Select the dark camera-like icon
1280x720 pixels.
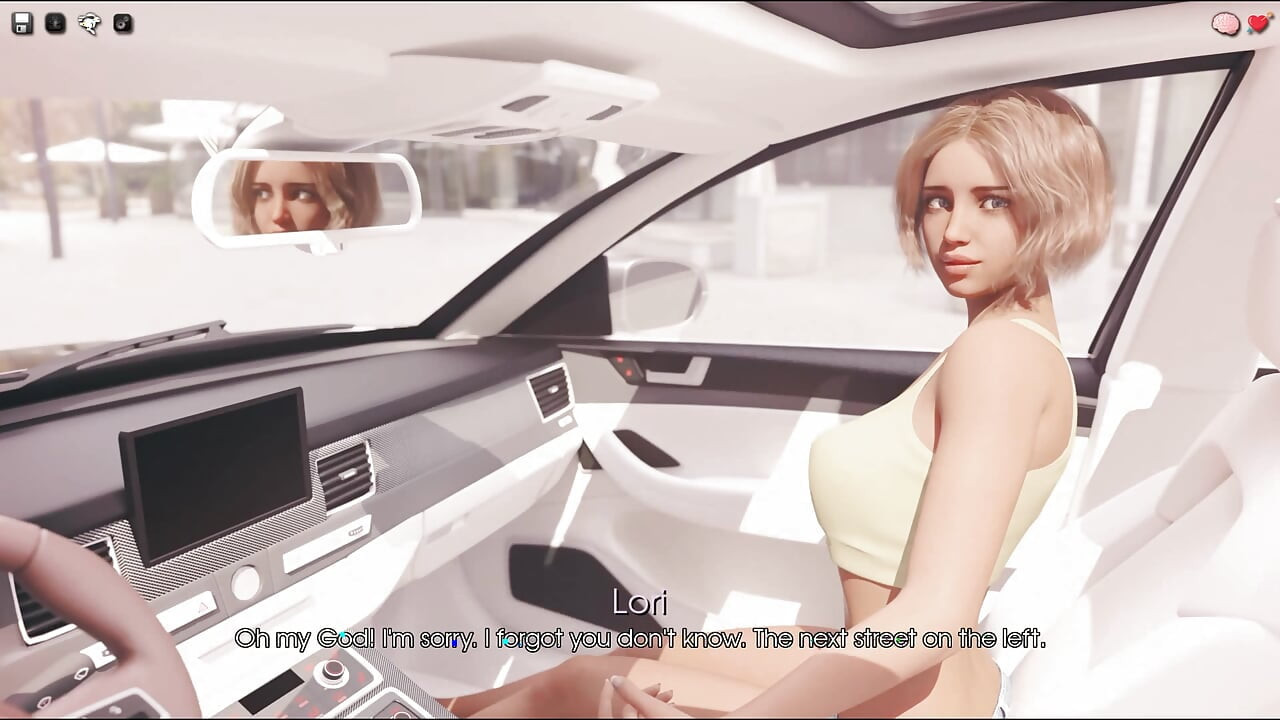point(123,24)
